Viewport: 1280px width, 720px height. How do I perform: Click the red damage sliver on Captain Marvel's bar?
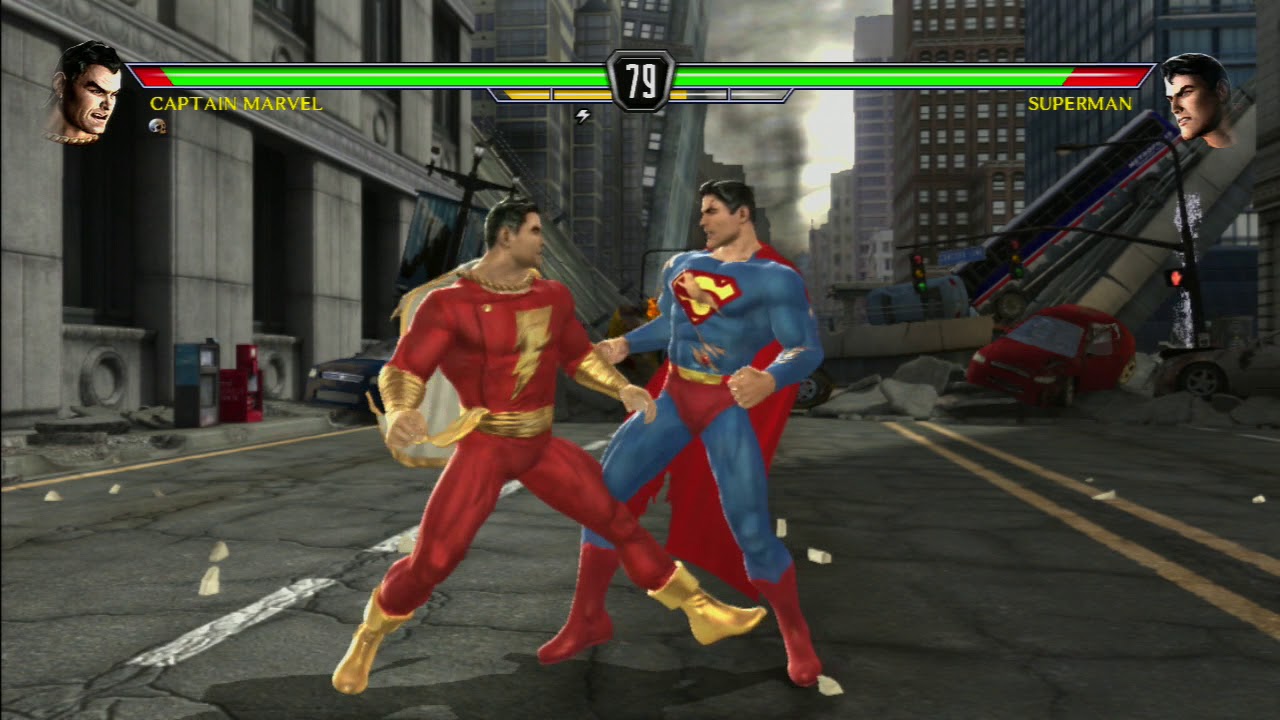(150, 76)
